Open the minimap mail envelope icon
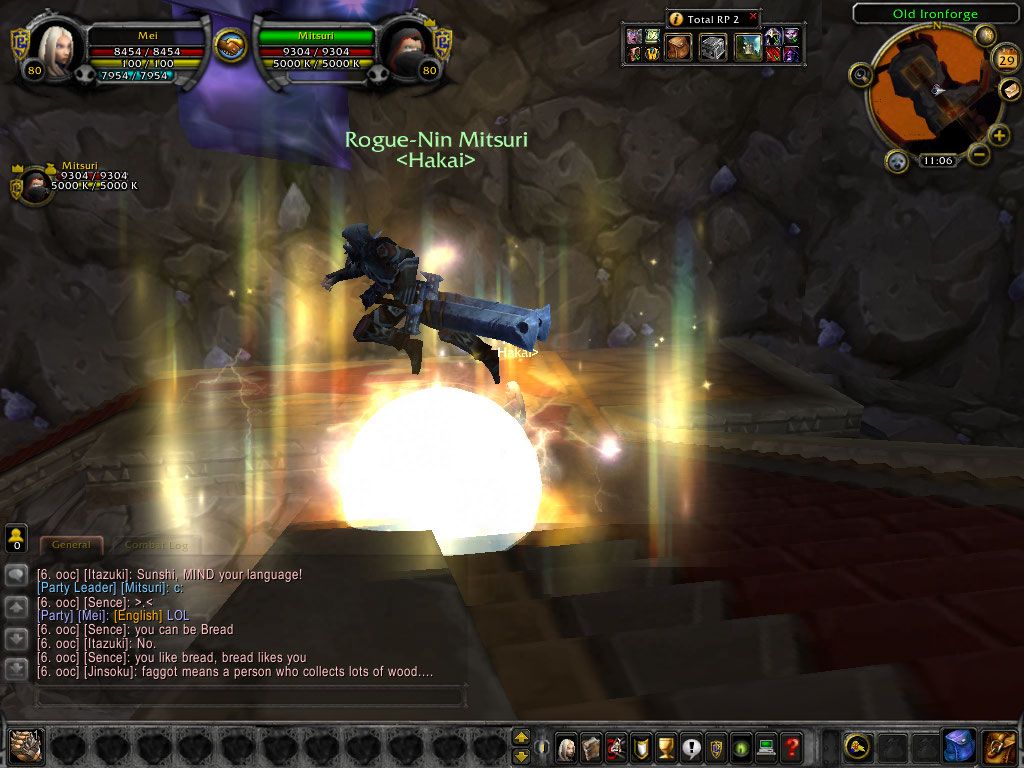This screenshot has height=768, width=1024. click(x=1011, y=90)
